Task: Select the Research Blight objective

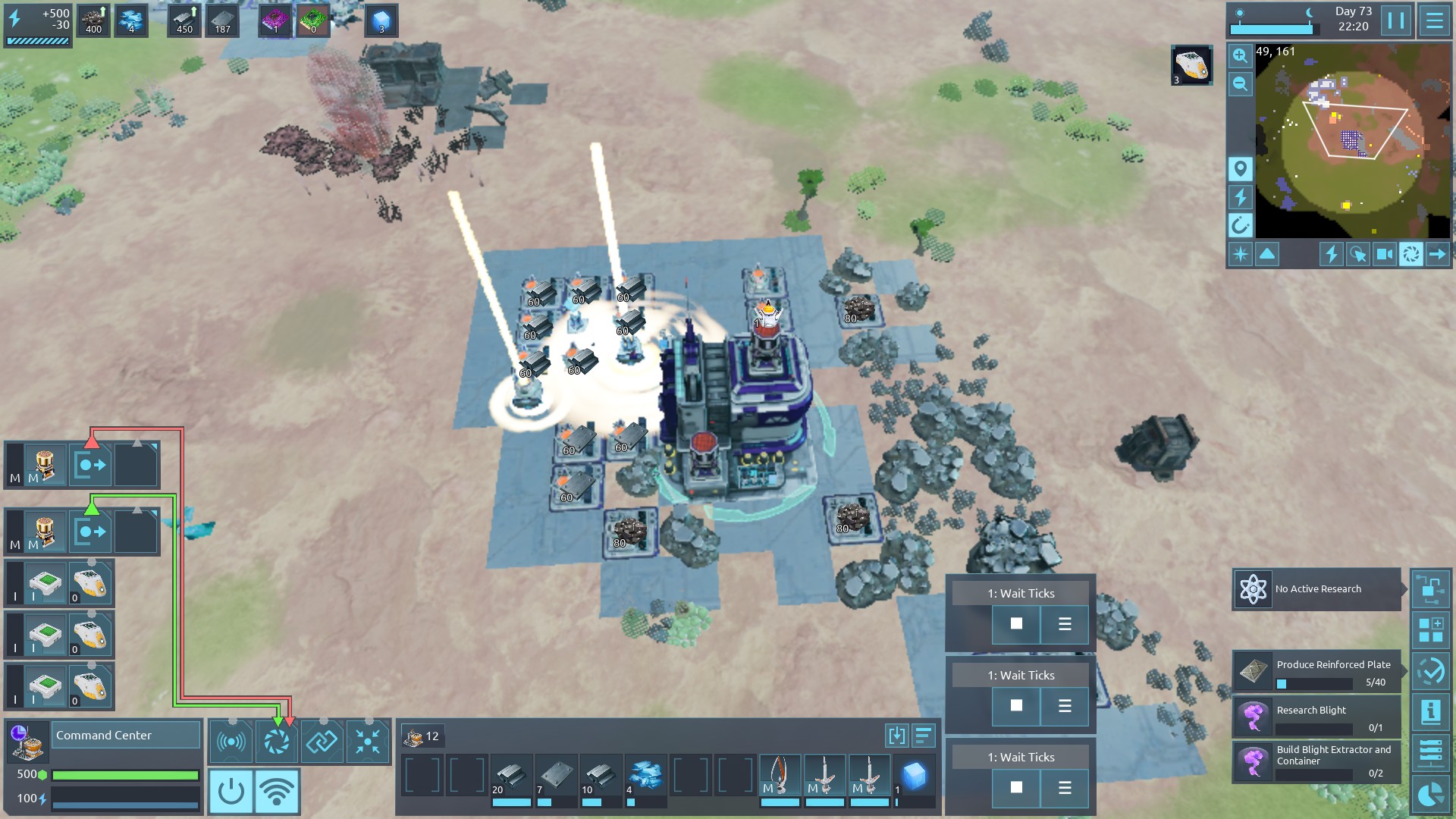Action: point(1316,717)
